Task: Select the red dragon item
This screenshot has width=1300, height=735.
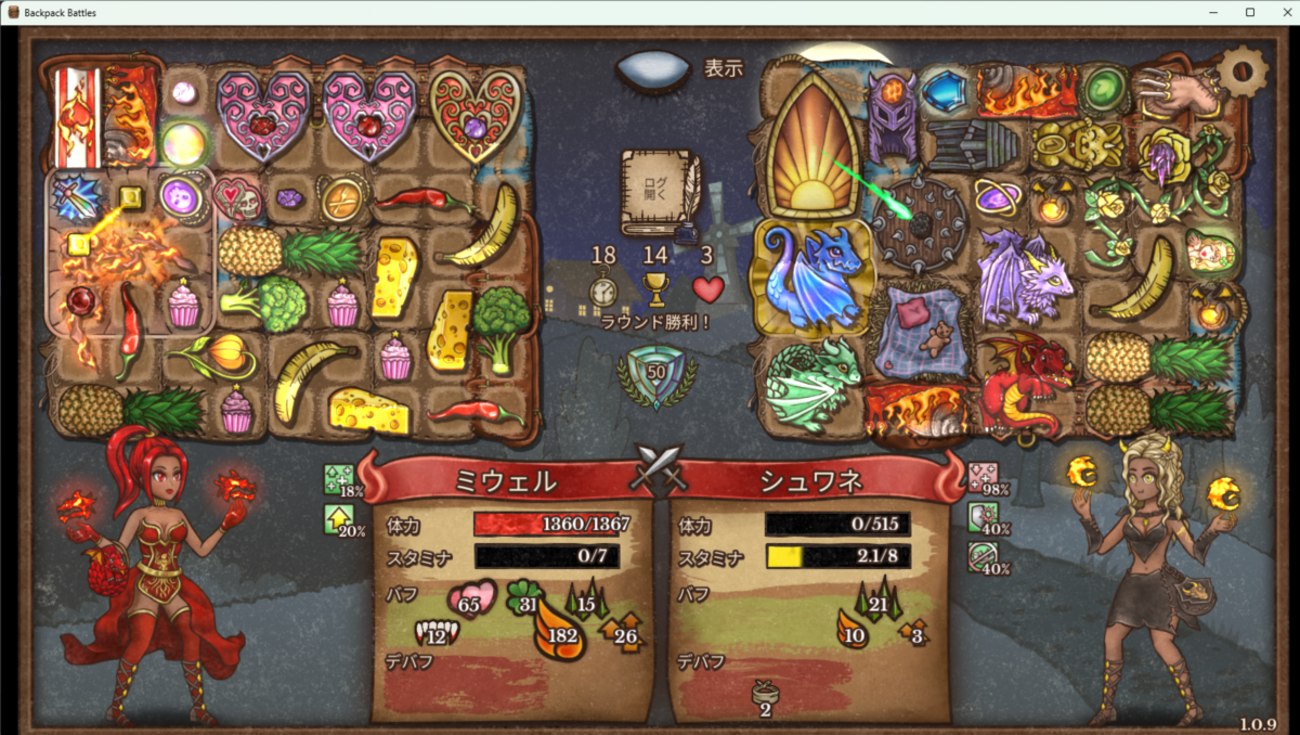Action: [1022, 384]
